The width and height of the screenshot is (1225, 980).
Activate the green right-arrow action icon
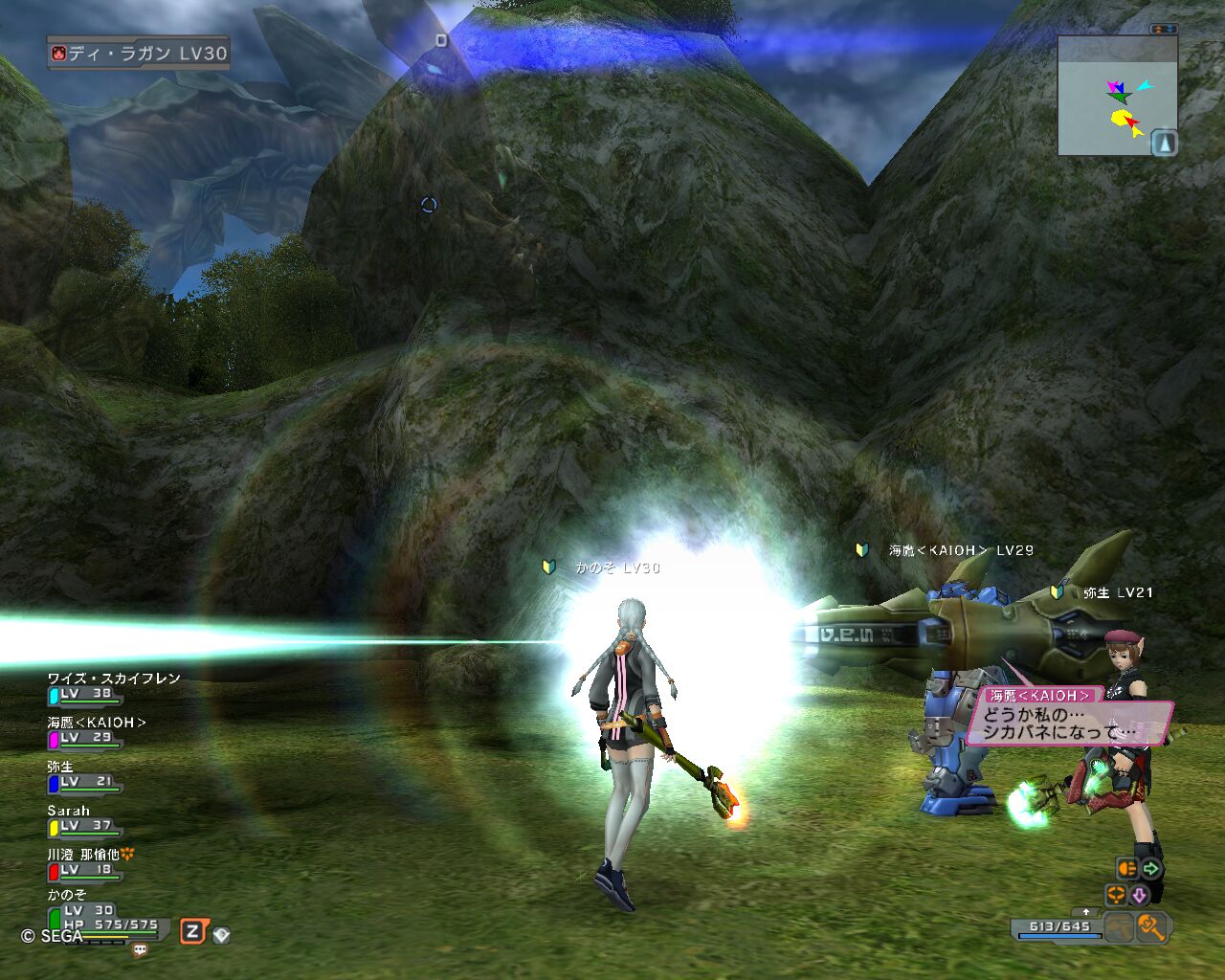1150,869
